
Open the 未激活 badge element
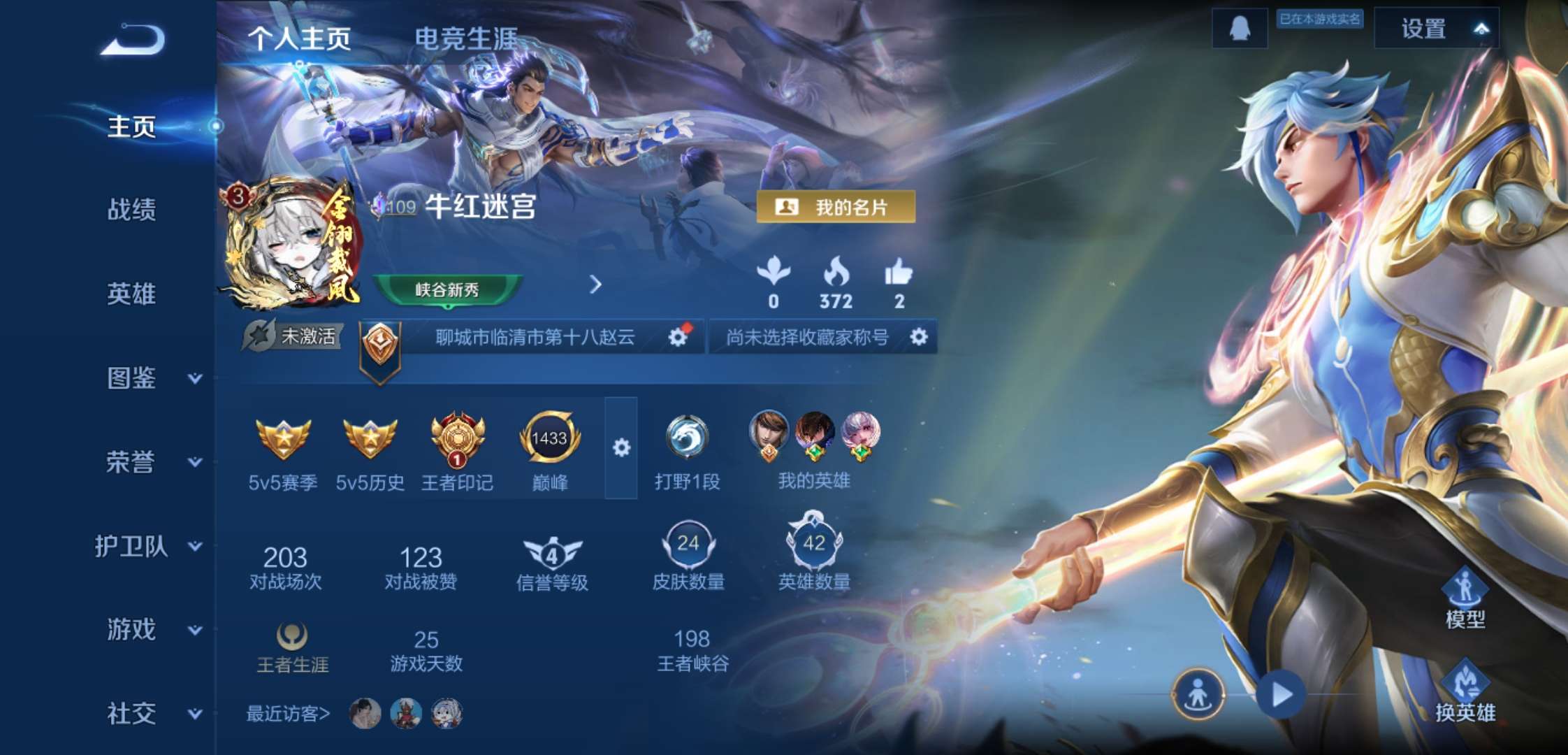tap(296, 335)
